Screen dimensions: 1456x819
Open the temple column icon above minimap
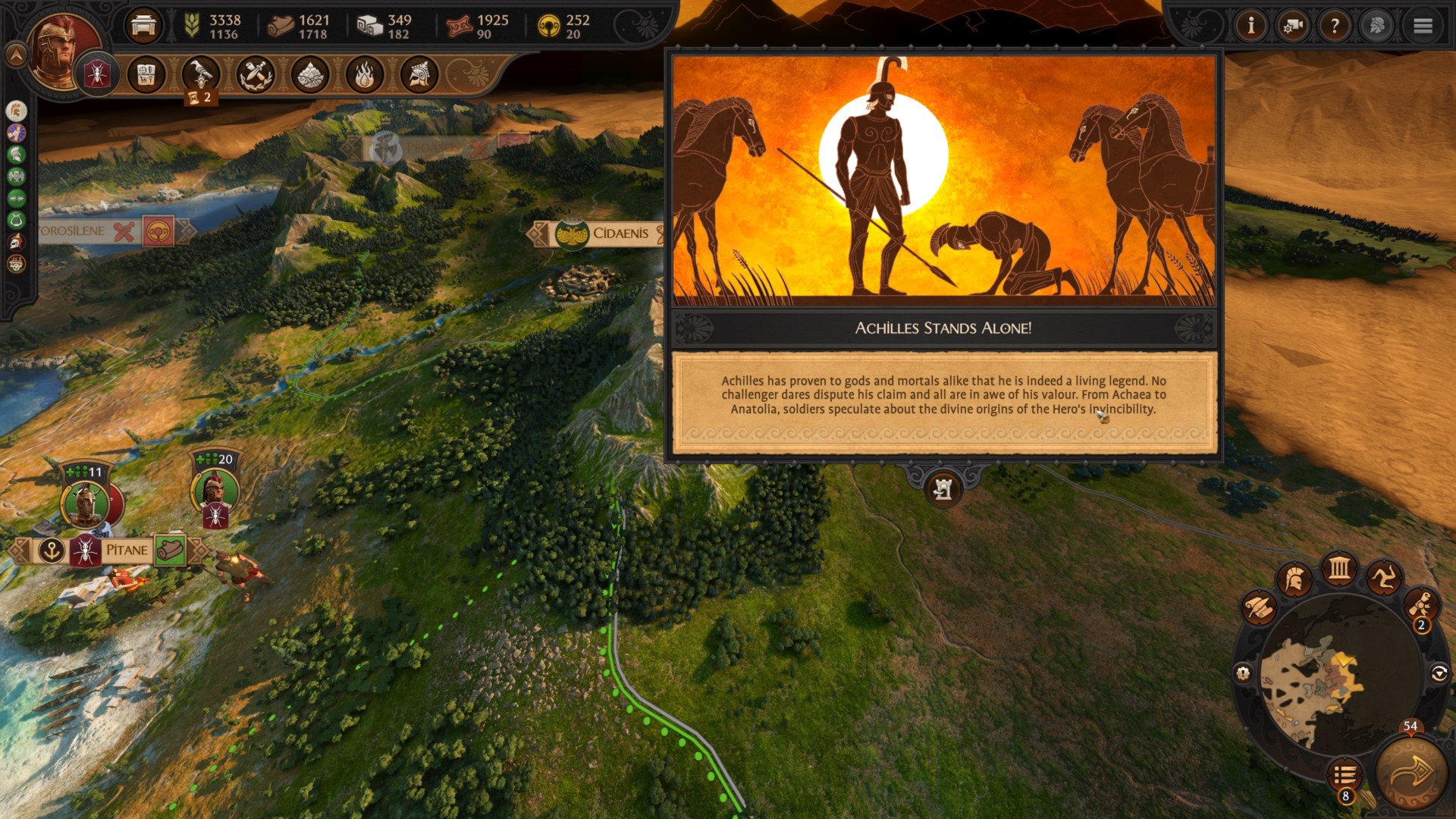point(1339,568)
